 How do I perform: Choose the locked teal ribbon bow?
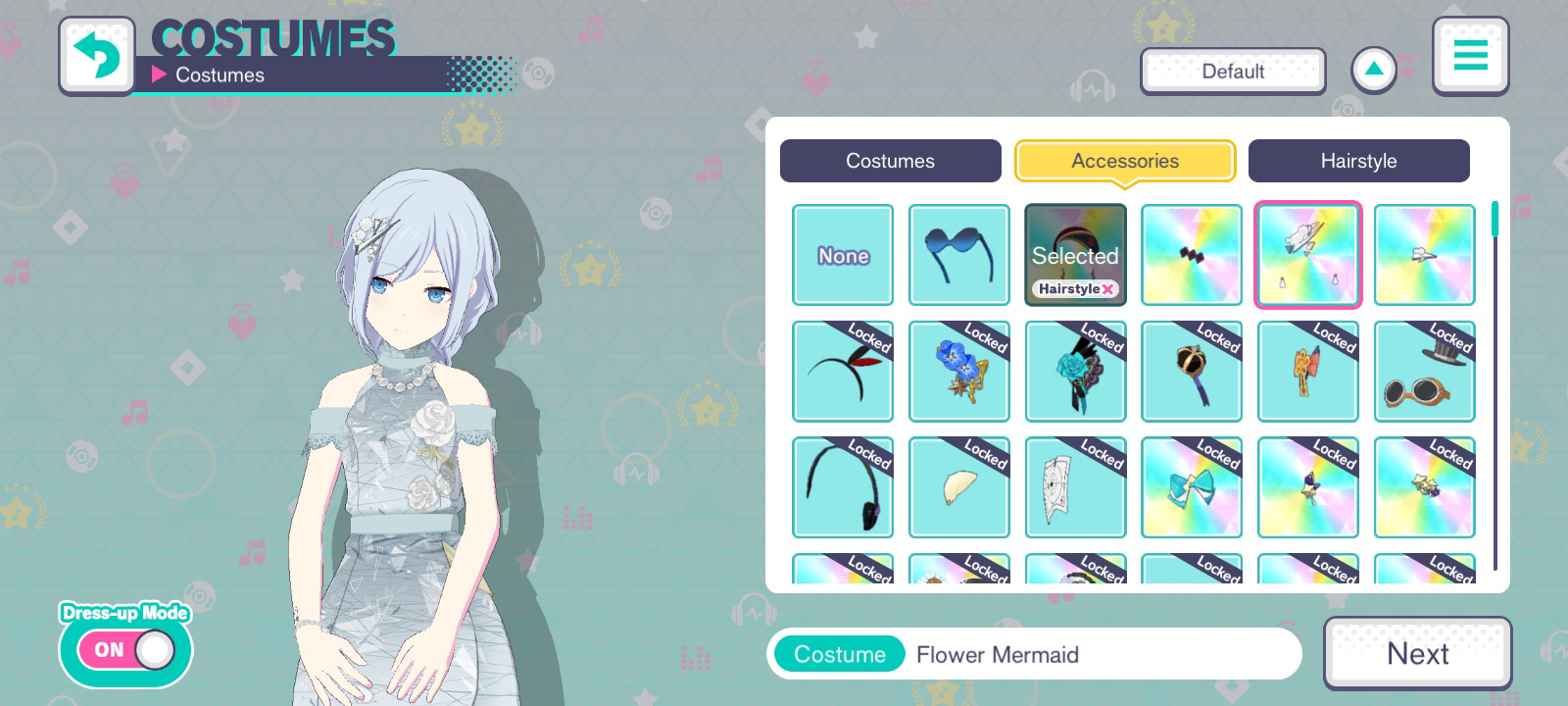1192,487
